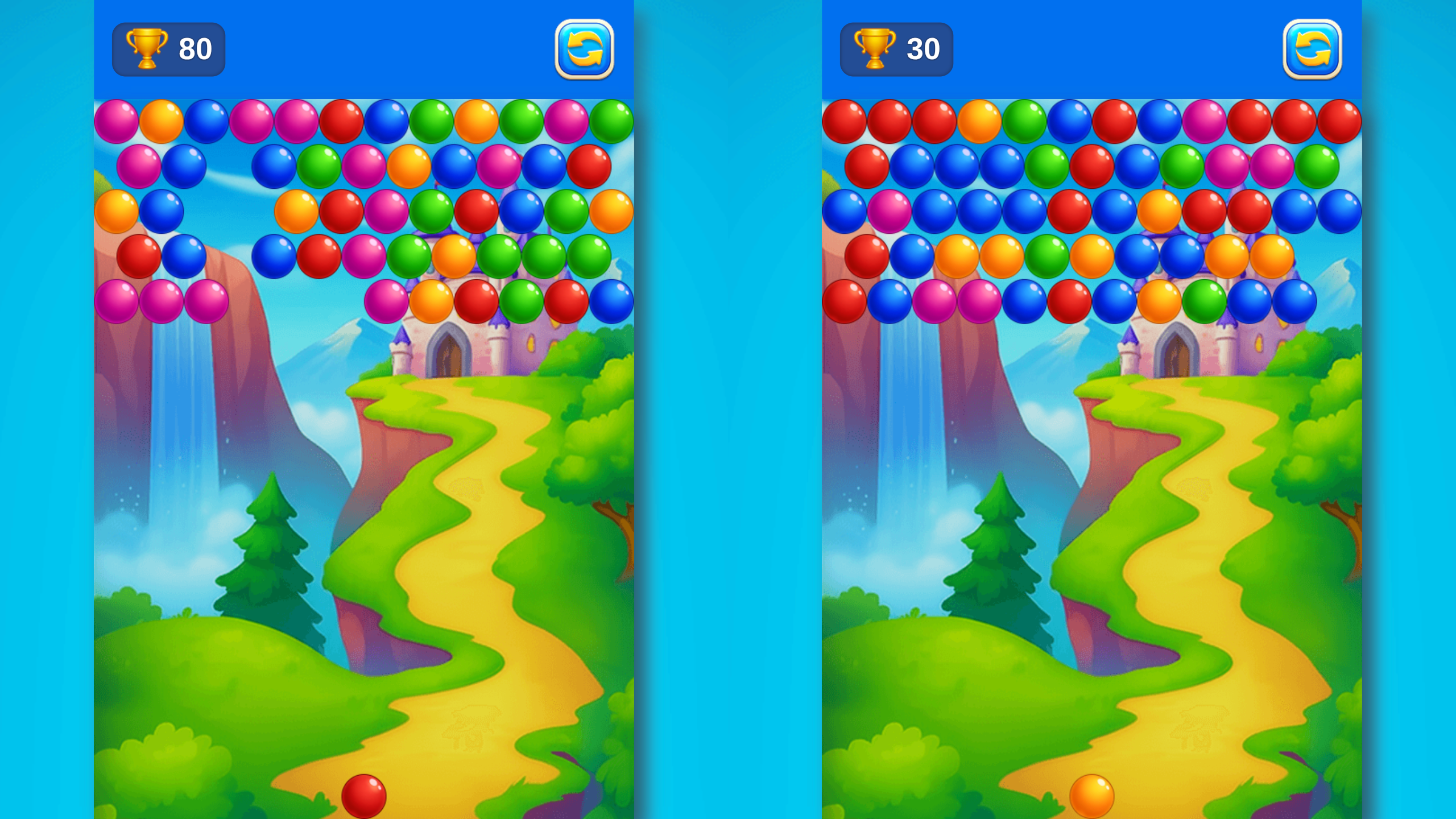Click the trophy icon next to score 30
The height and width of the screenshot is (819, 1456).
coord(876,50)
